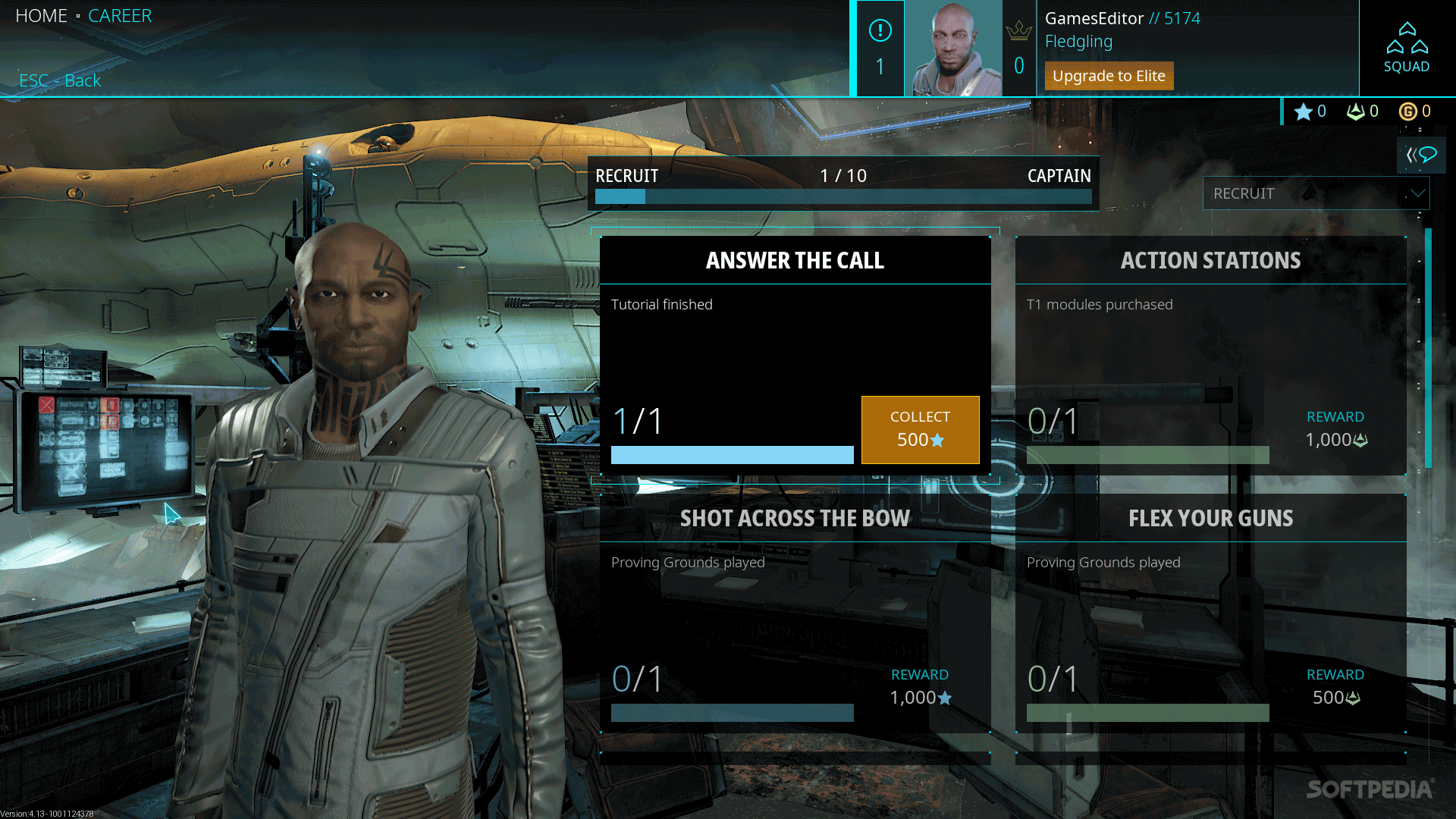Expand the chat panel icon
1456x819 pixels.
click(1421, 155)
